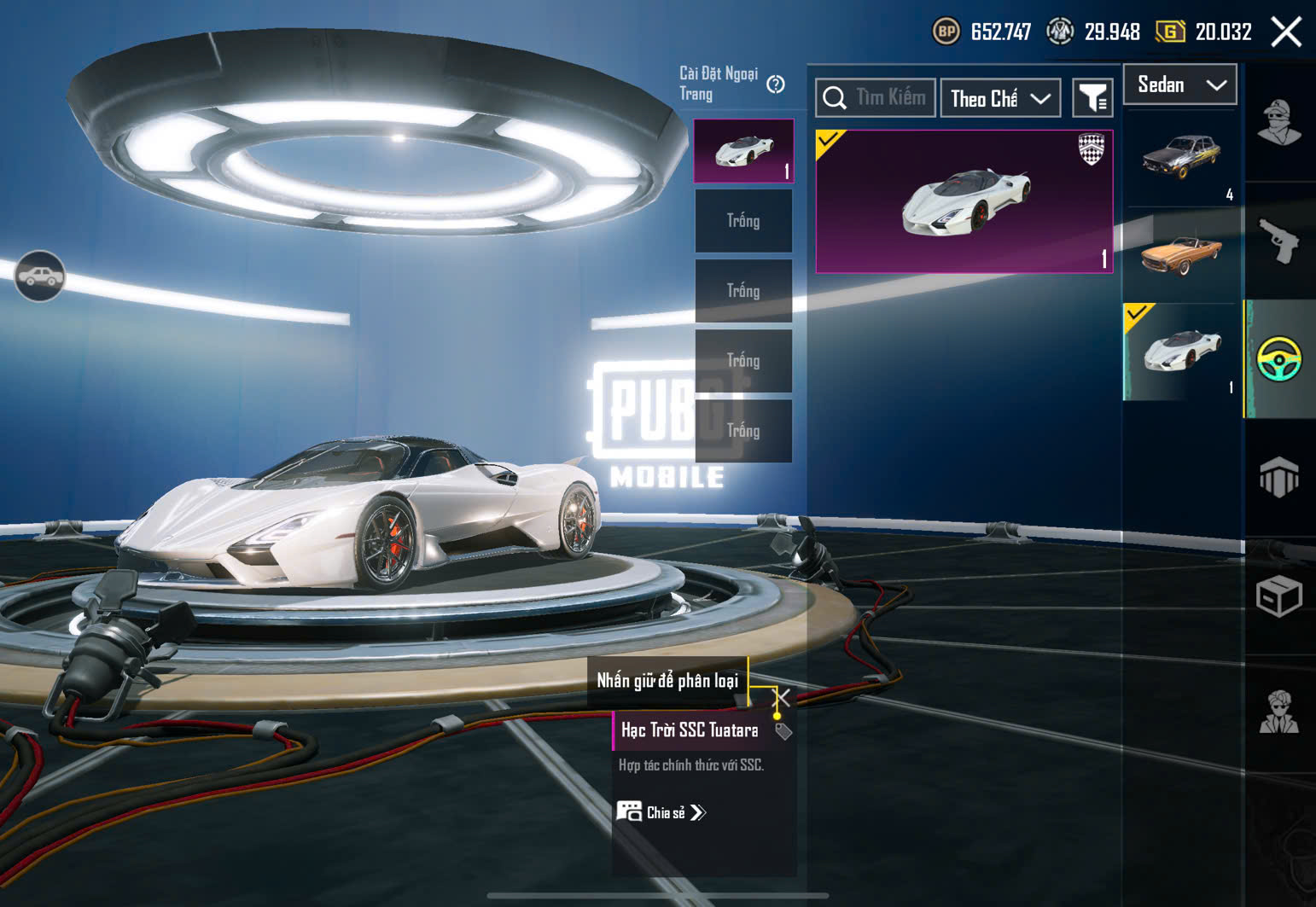Switch to the steering wheel vehicles tab
This screenshot has width=1316, height=907.
tap(1278, 359)
